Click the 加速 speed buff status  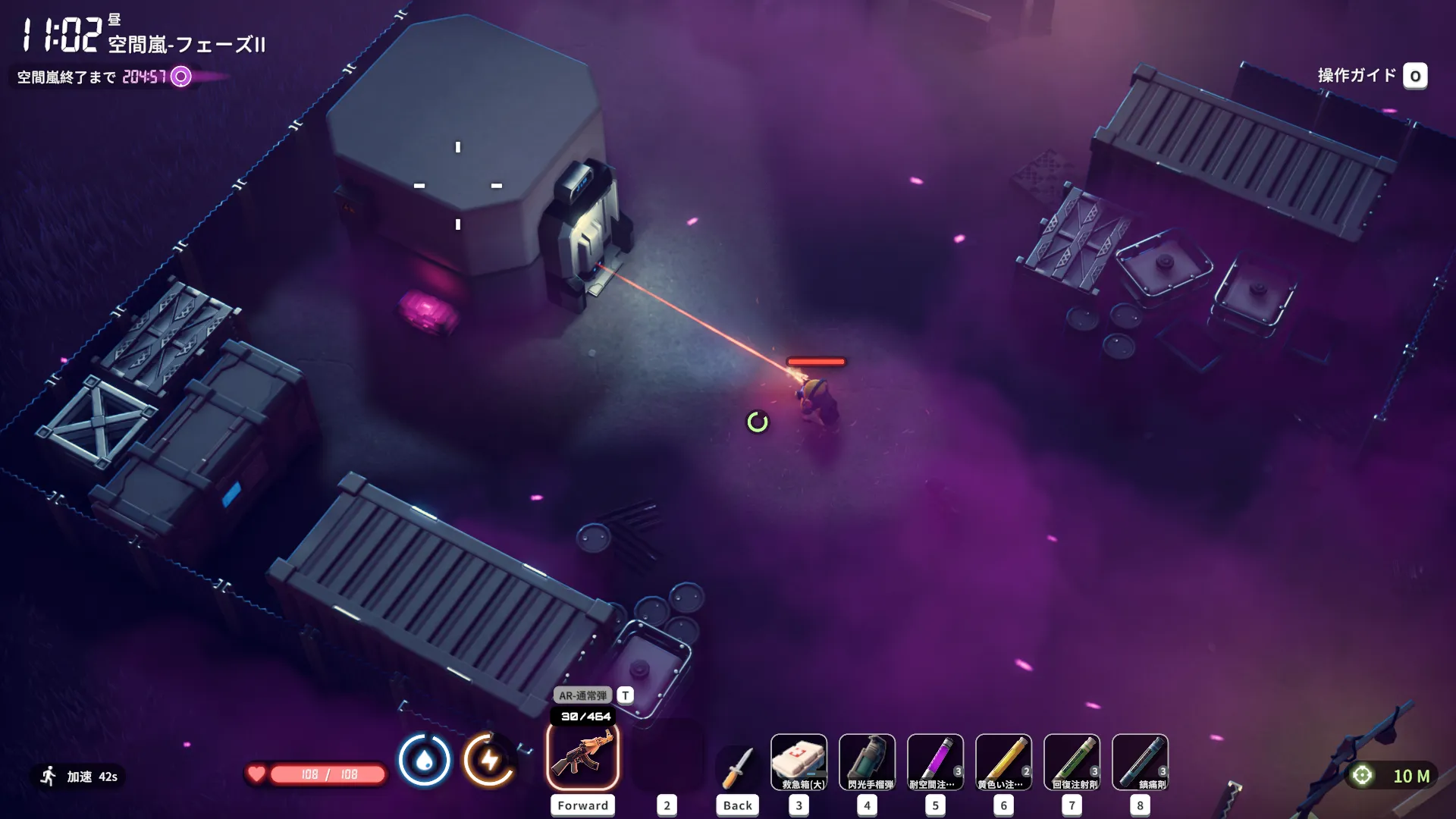(80, 777)
